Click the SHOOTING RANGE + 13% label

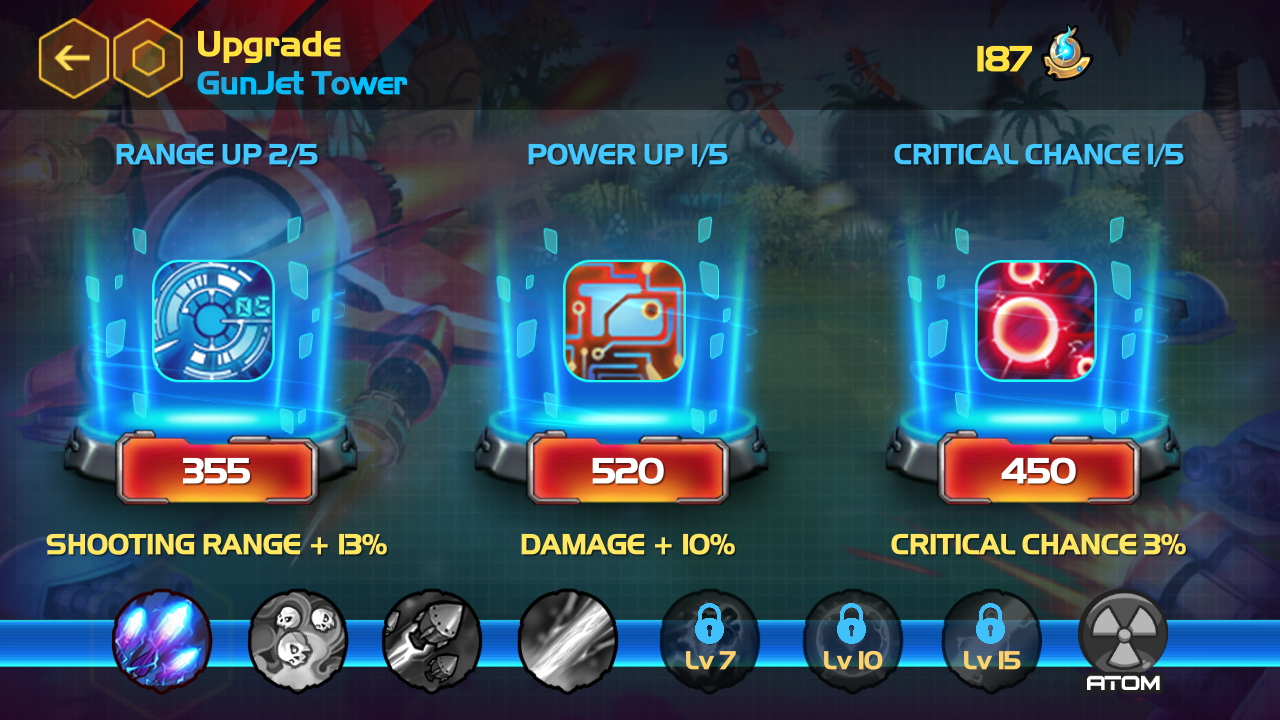218,544
